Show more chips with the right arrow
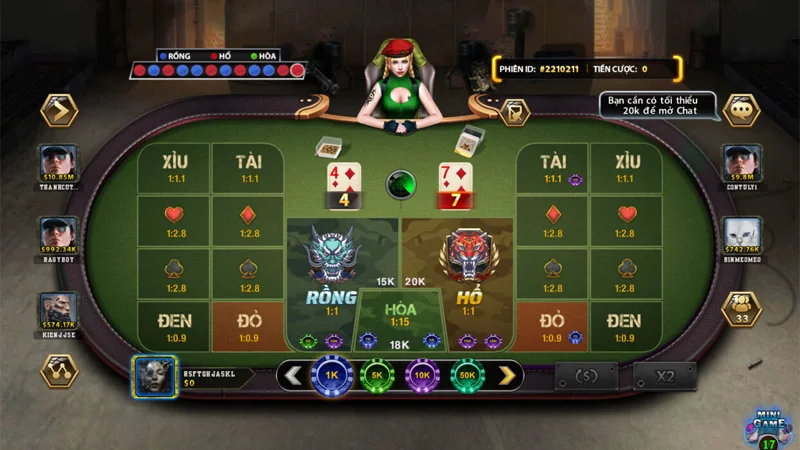 point(508,376)
